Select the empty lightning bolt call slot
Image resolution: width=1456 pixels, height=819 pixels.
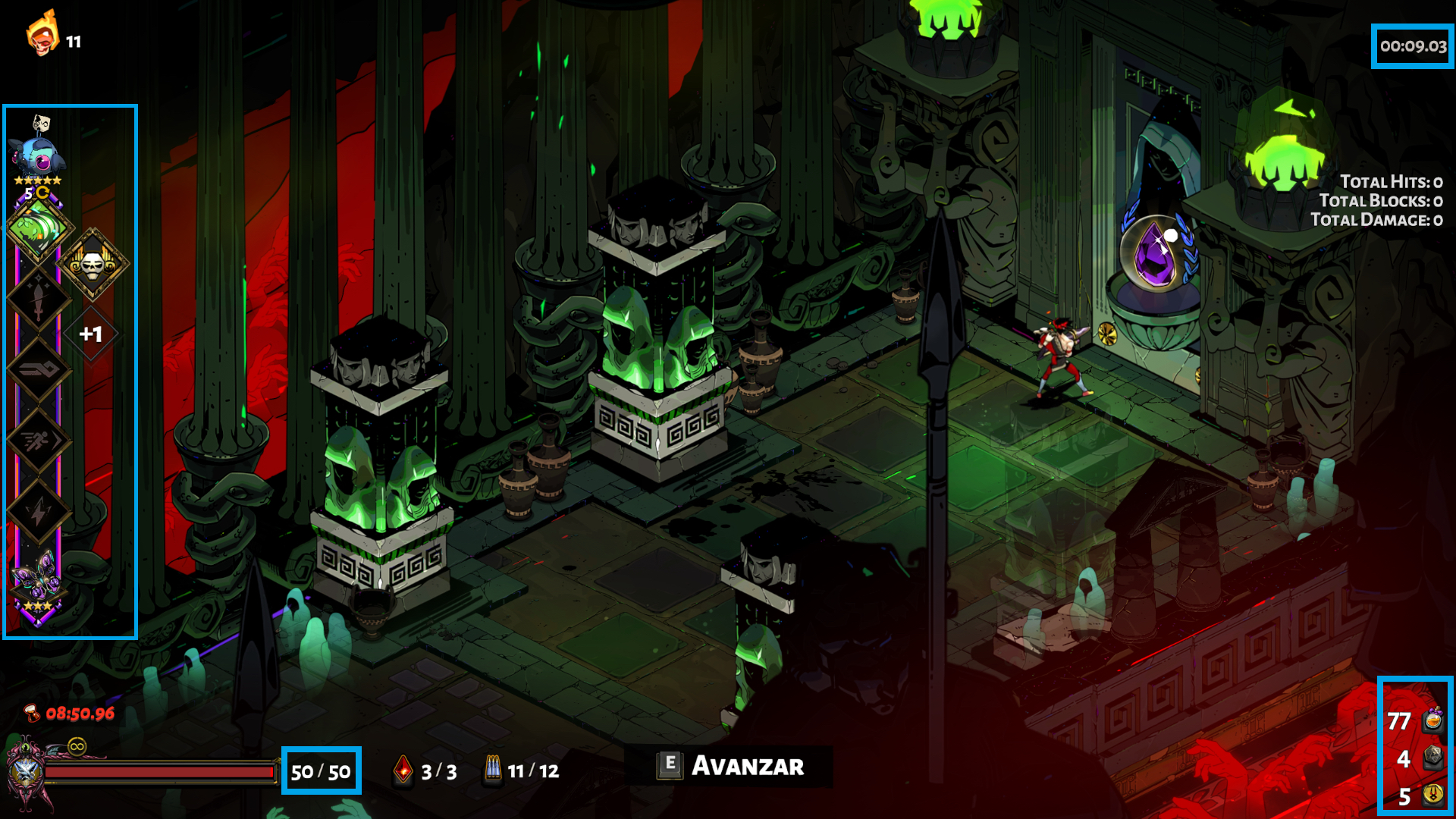pos(38,512)
